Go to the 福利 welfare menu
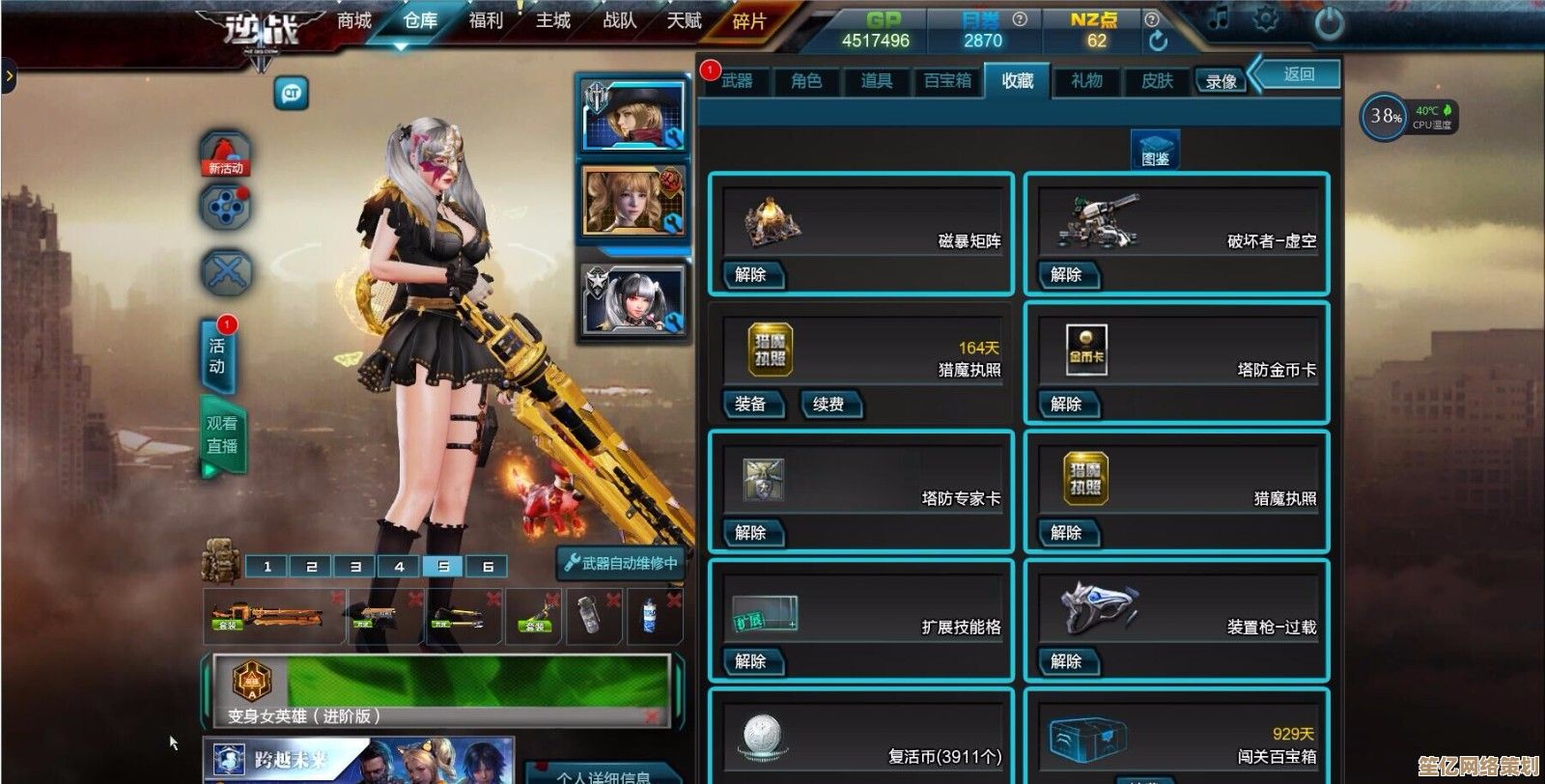1545x784 pixels. click(x=486, y=20)
